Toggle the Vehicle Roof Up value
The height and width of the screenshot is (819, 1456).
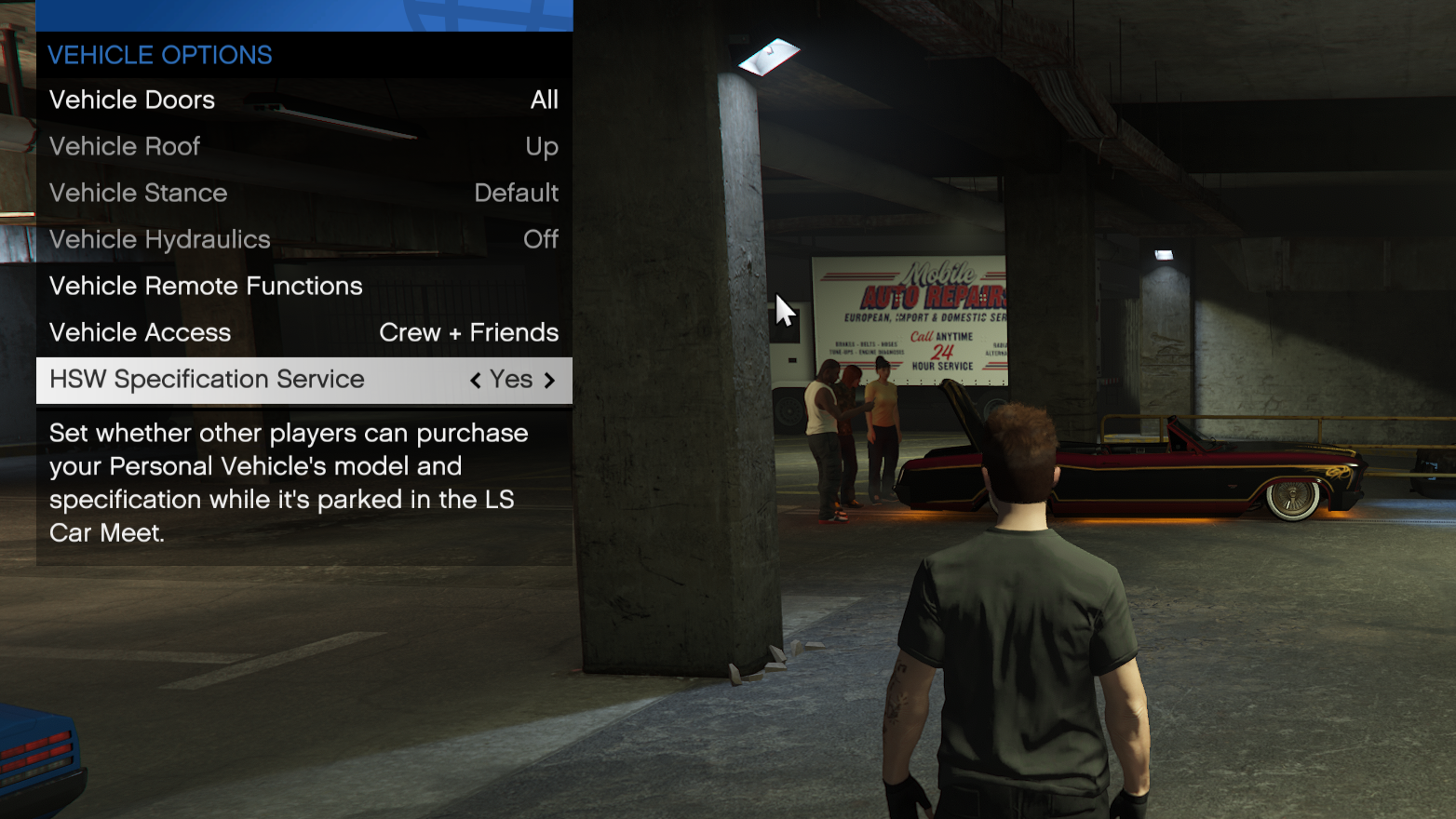click(x=542, y=146)
